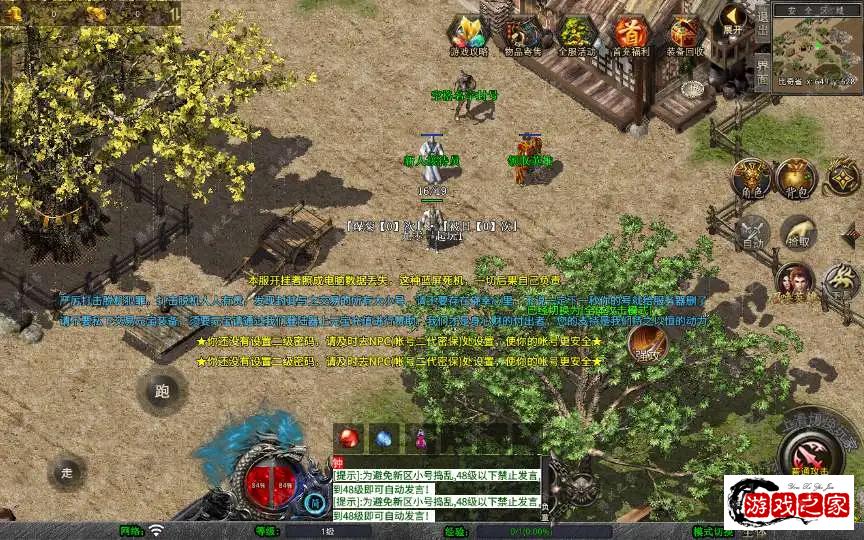Click the 退出 exit button
Image resolution: width=864 pixels, height=540 pixels.
point(762,23)
